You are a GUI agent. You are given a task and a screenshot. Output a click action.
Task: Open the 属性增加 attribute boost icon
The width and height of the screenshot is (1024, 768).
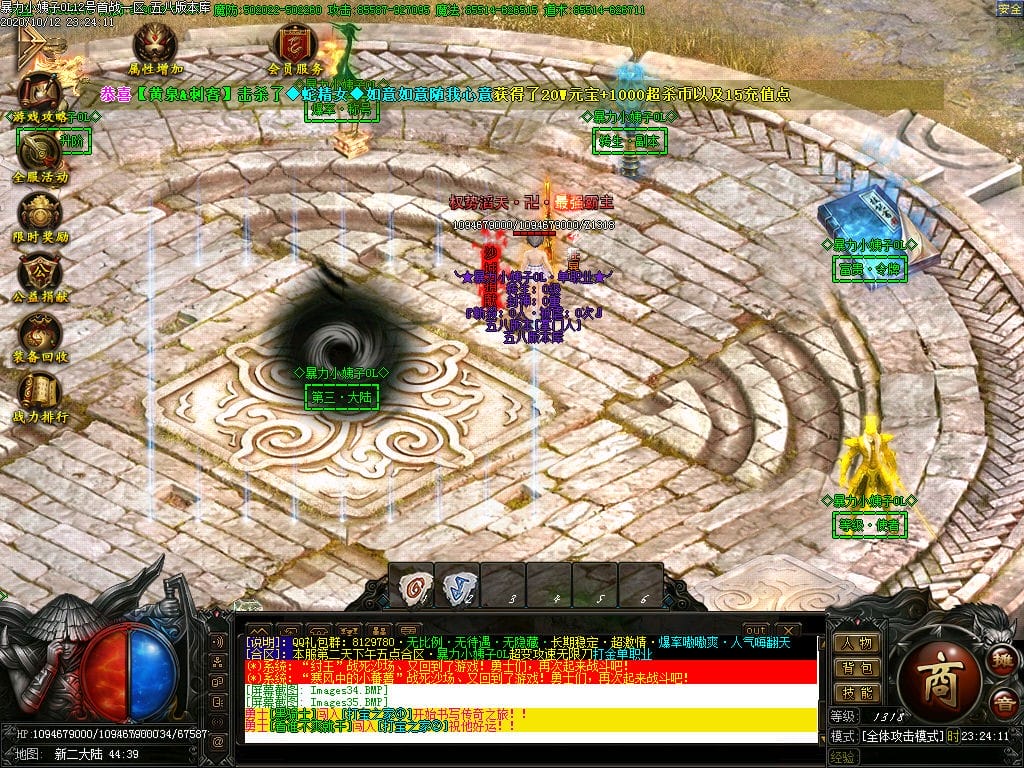coord(156,44)
